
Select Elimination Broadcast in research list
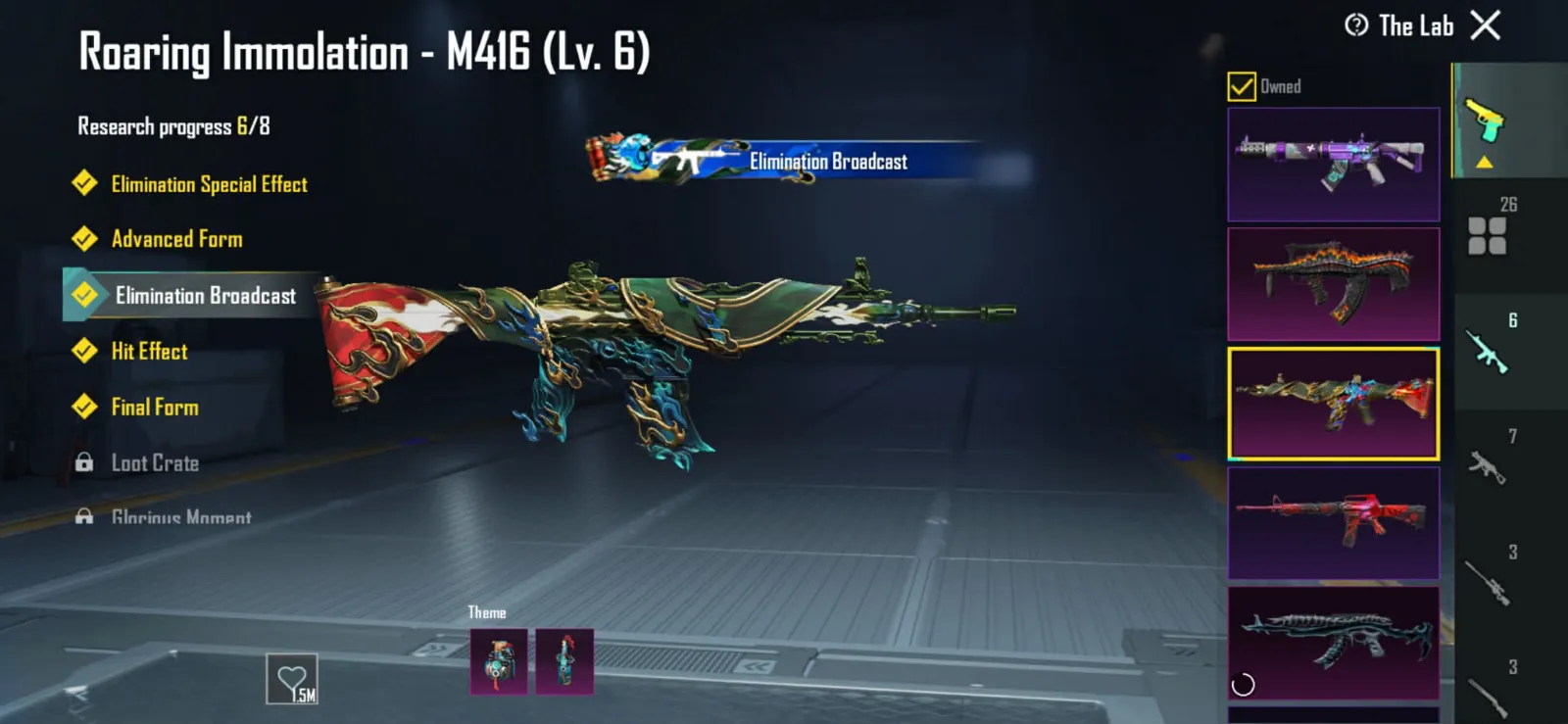pos(205,296)
